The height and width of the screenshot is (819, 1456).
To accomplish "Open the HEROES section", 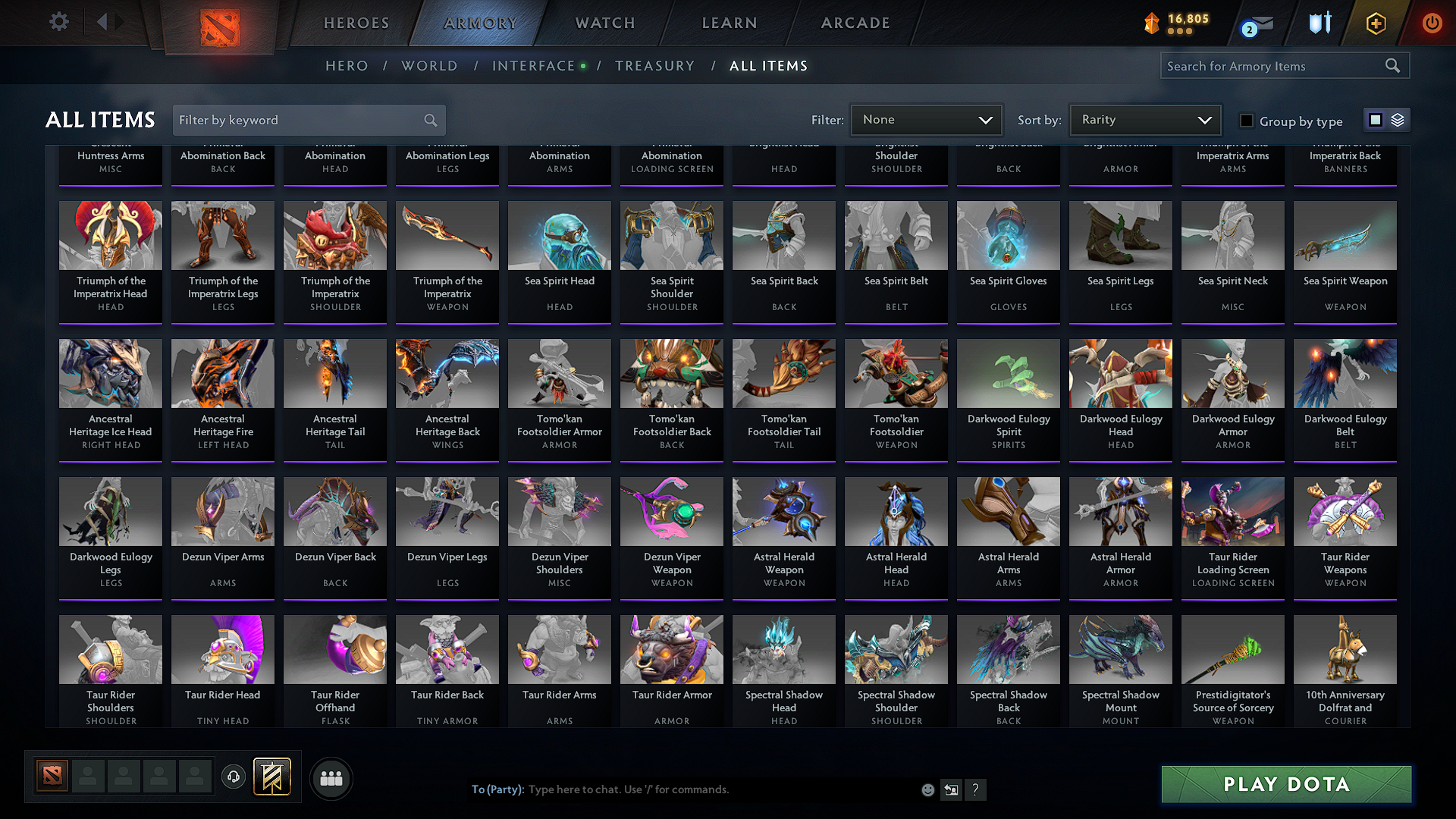I will click(x=356, y=23).
